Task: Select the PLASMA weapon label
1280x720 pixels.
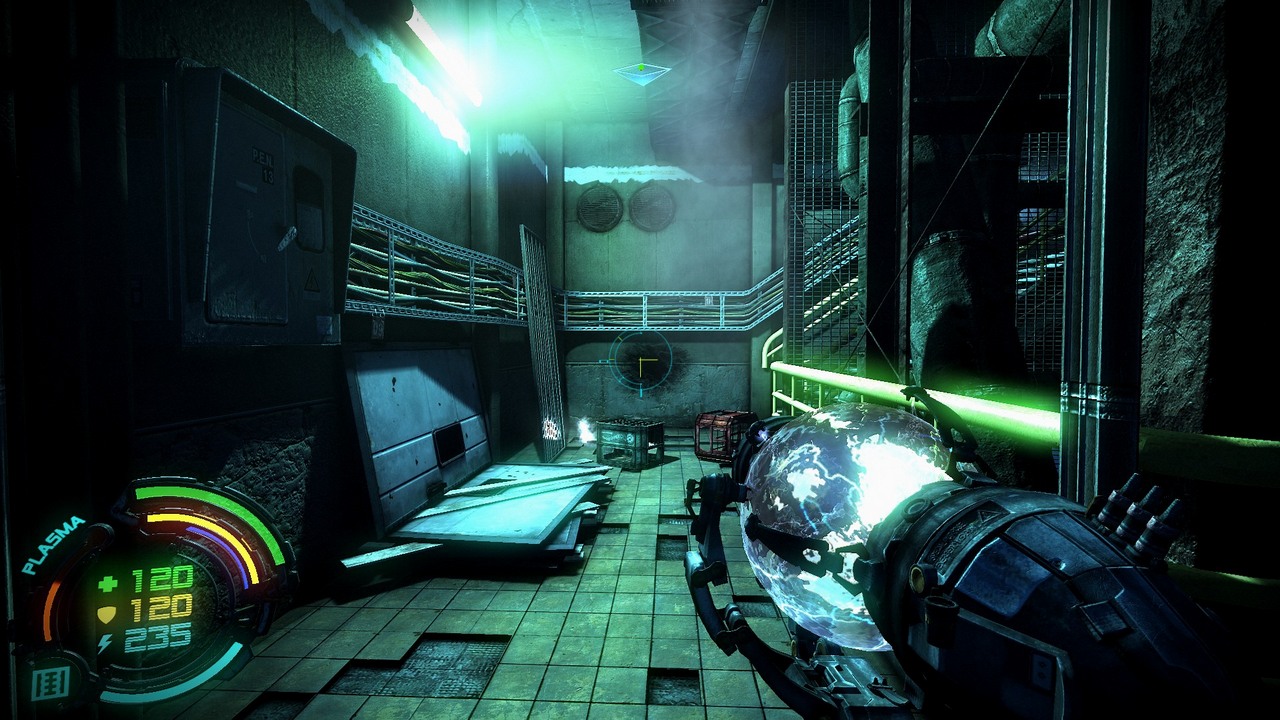Action: tap(54, 545)
